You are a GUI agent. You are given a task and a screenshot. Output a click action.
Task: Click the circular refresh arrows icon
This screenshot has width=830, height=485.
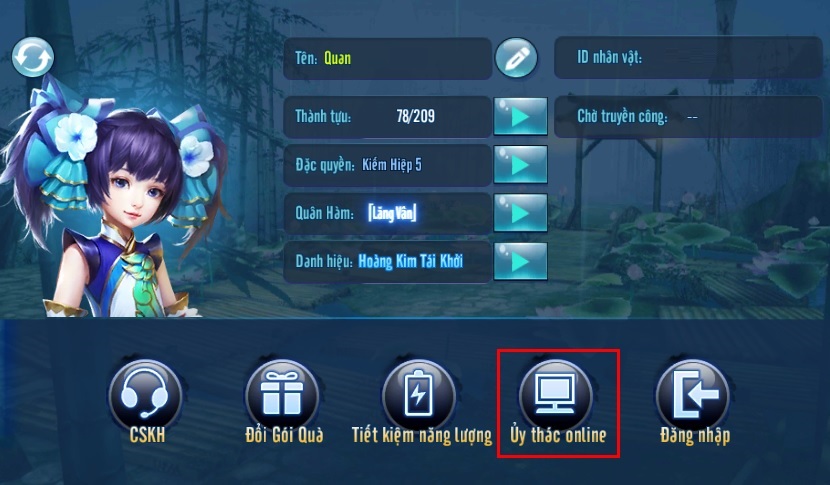click(32, 57)
